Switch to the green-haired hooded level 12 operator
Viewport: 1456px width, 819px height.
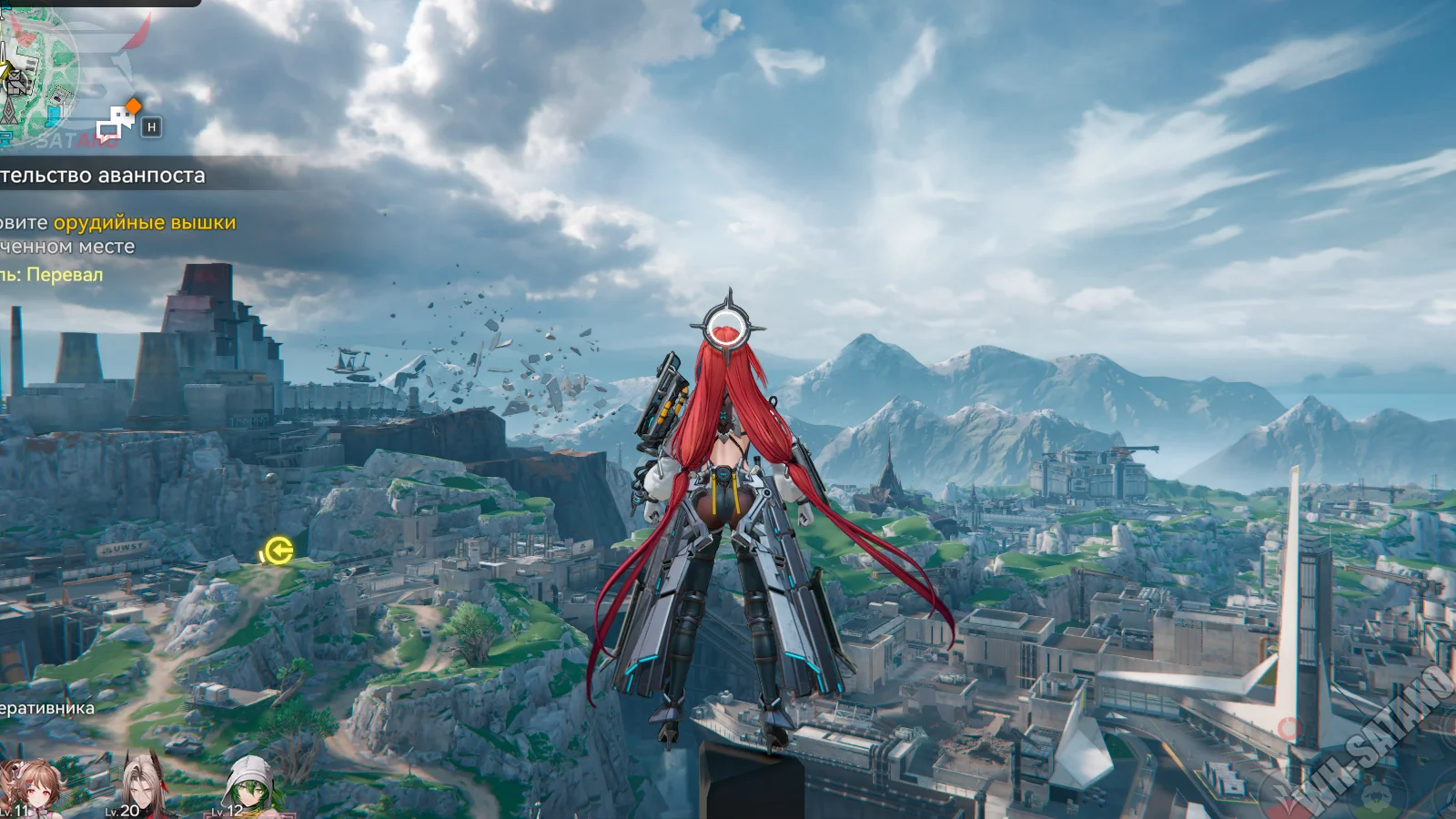pyautogui.click(x=248, y=786)
